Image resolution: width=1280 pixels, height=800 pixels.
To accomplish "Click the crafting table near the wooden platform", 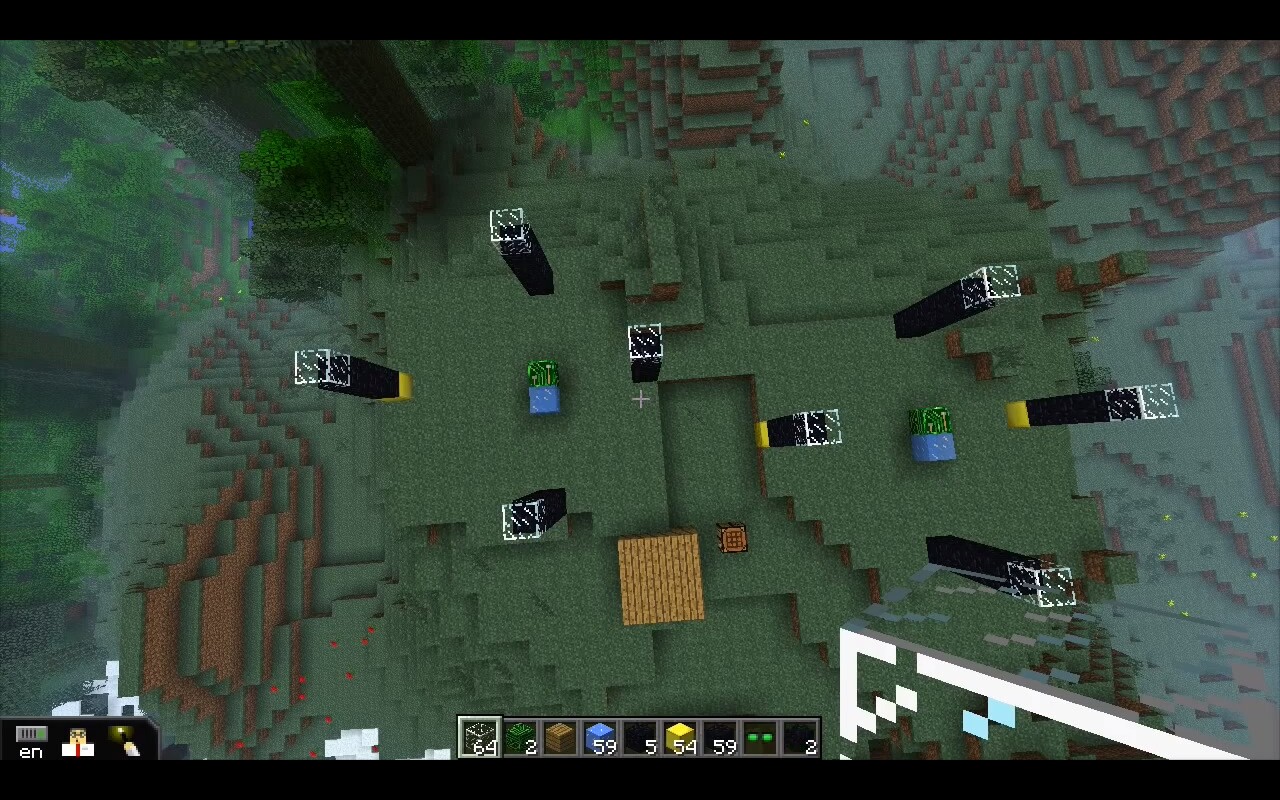I will (x=733, y=538).
